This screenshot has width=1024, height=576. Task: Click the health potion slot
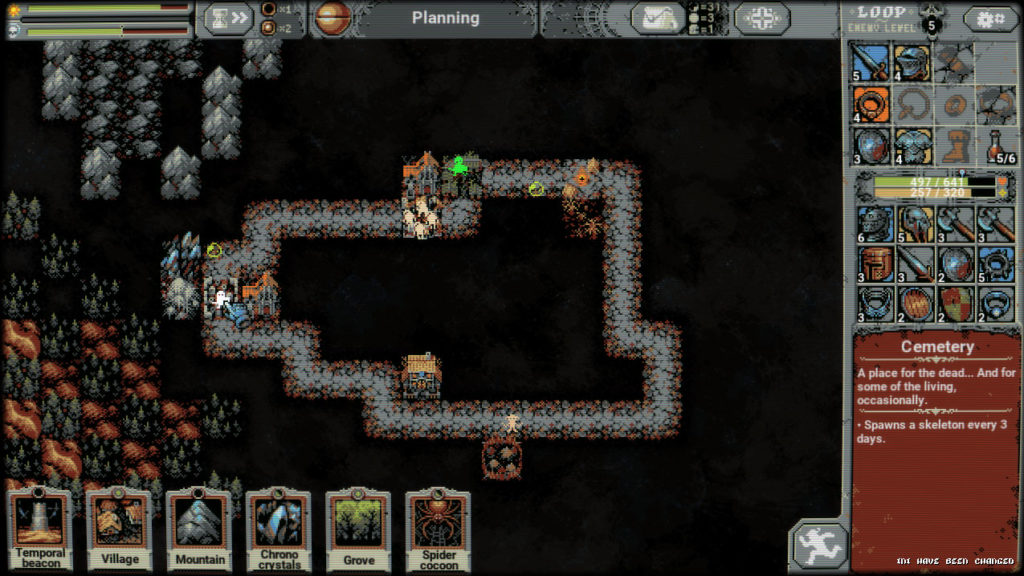996,145
